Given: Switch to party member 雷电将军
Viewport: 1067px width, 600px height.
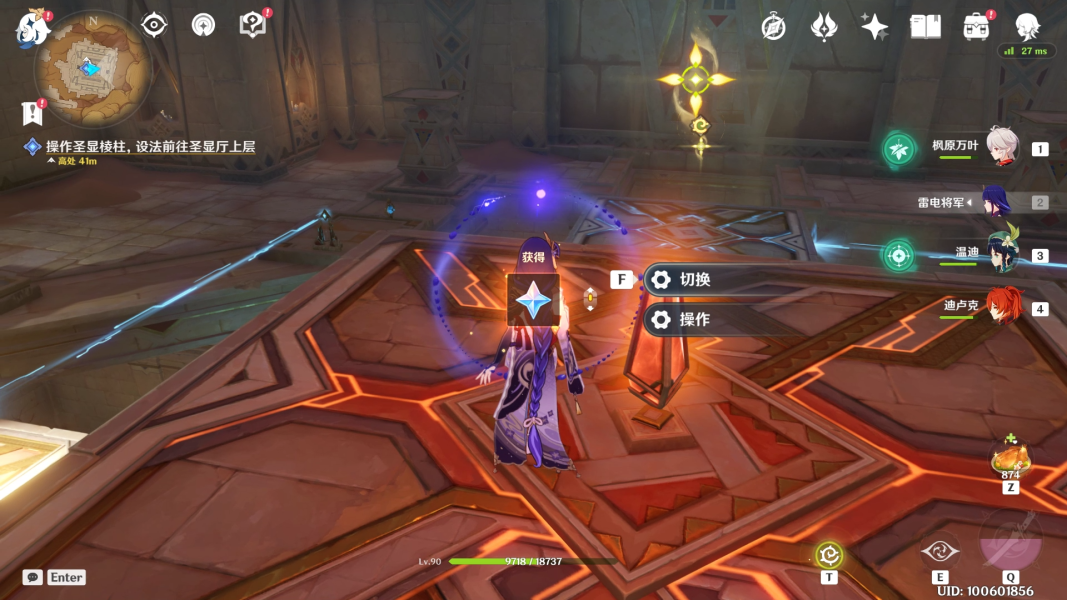Looking at the screenshot, I should click(x=996, y=202).
